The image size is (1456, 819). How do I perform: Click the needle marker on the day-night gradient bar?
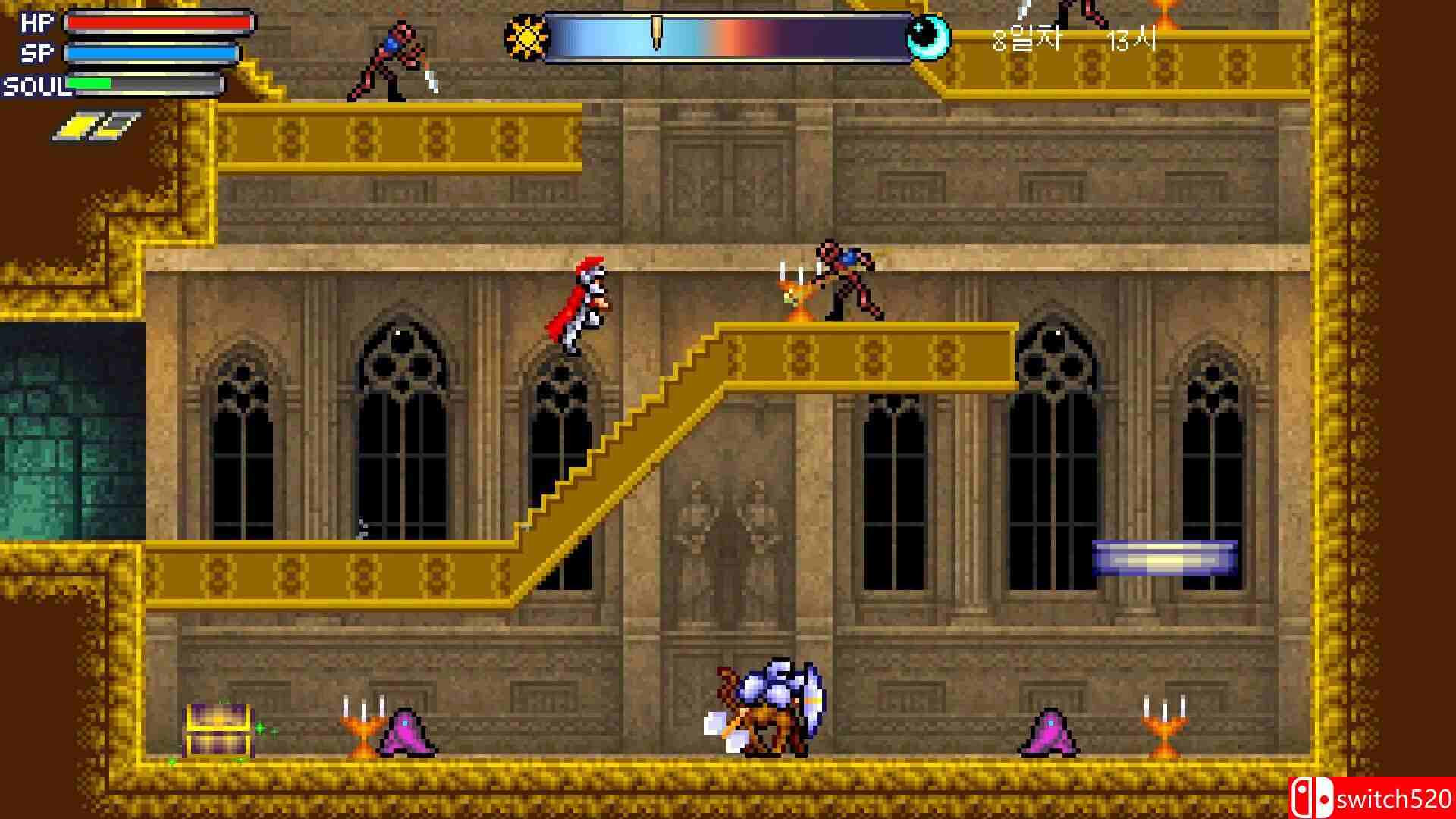click(658, 30)
